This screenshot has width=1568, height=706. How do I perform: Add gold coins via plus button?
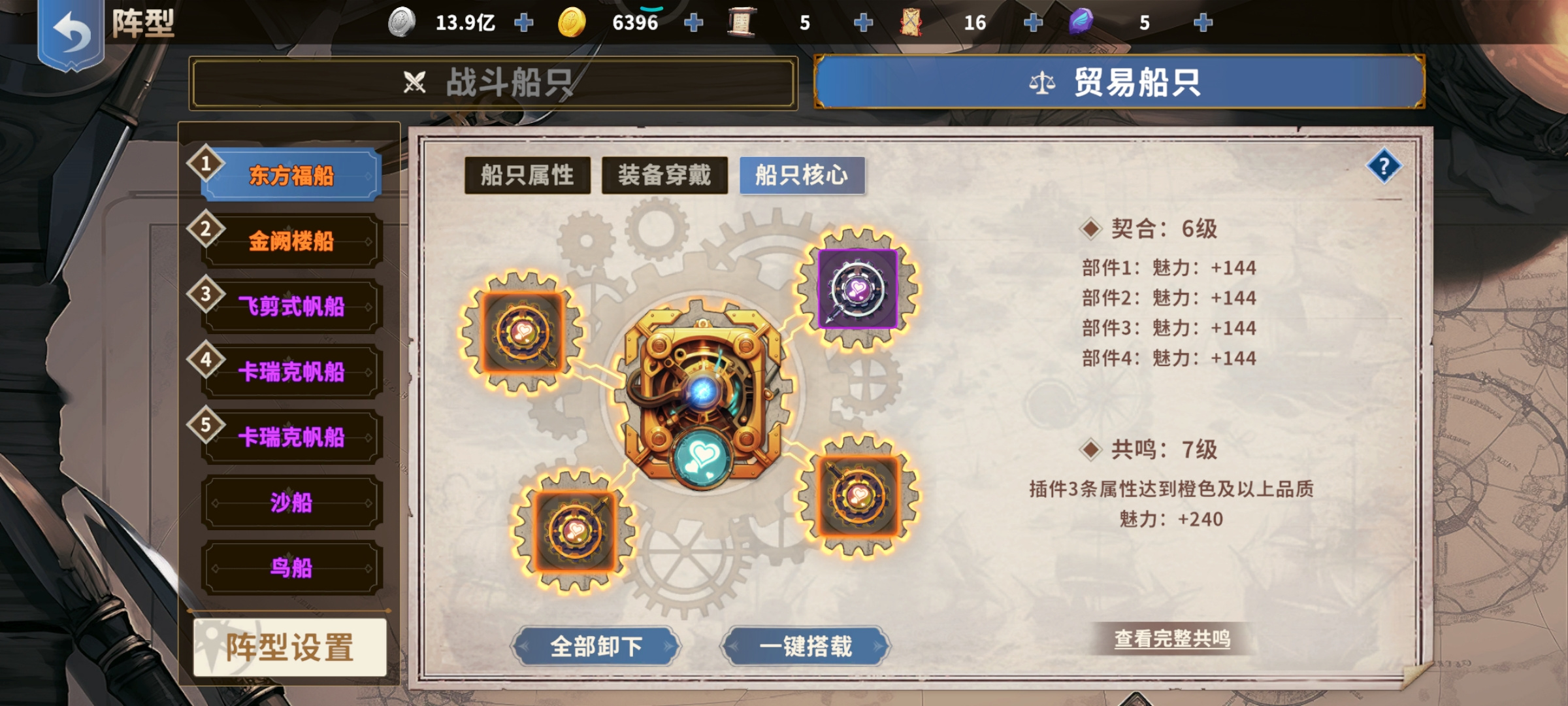pos(693,22)
